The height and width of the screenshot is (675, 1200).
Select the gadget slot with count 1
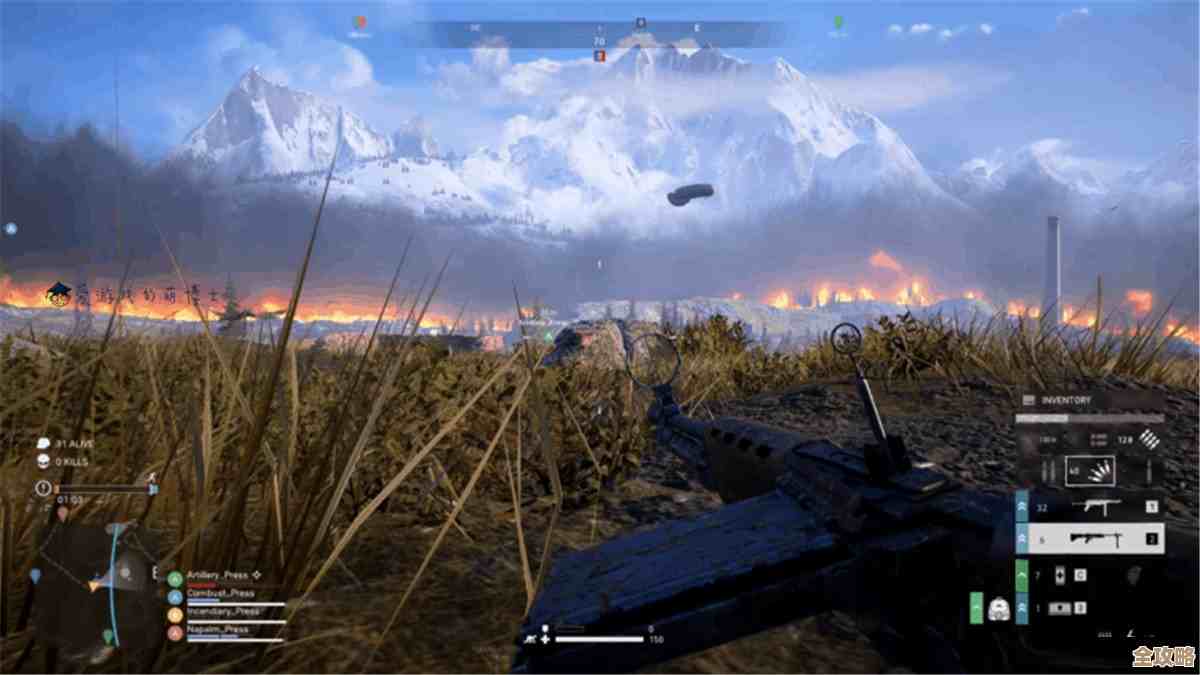coord(1060,608)
